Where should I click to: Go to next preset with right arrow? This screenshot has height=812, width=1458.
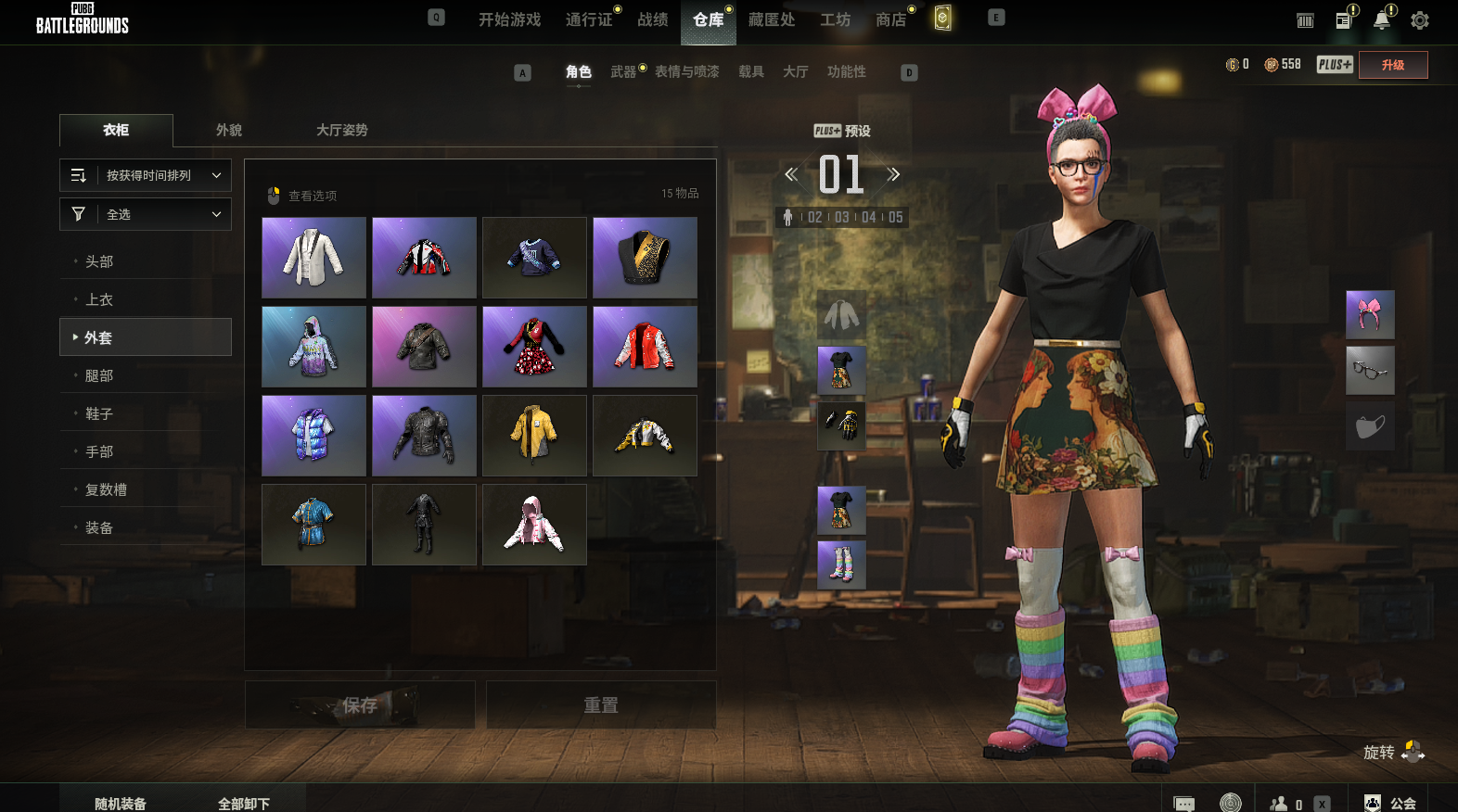[x=893, y=174]
